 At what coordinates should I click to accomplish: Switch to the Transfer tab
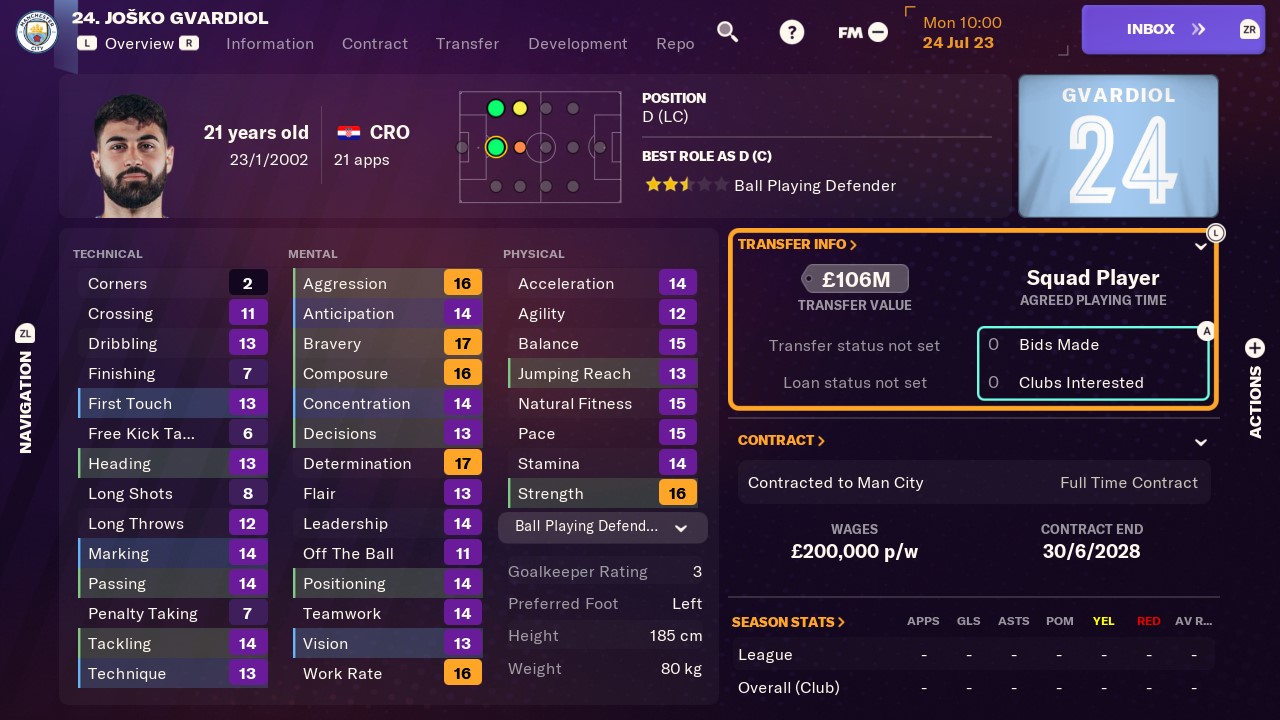(x=467, y=44)
